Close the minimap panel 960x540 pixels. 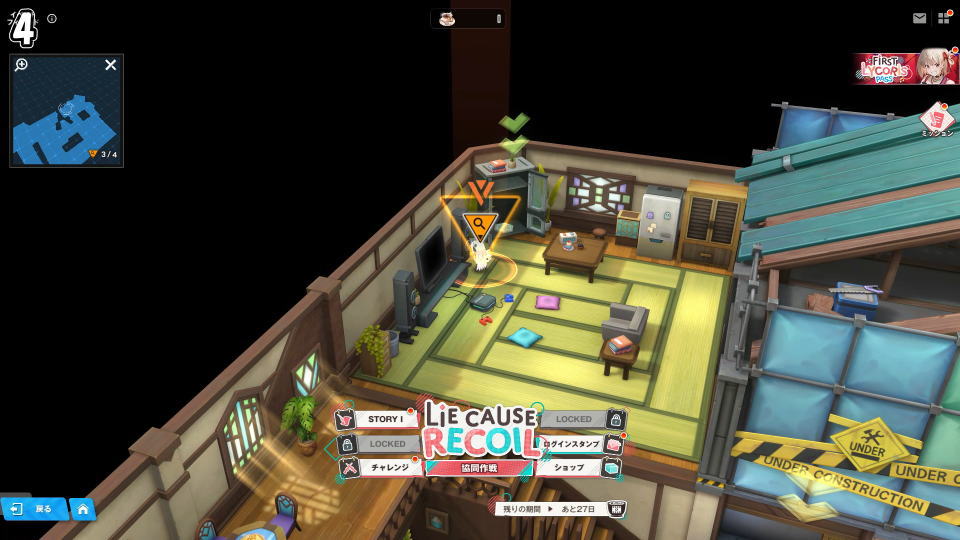[x=111, y=65]
